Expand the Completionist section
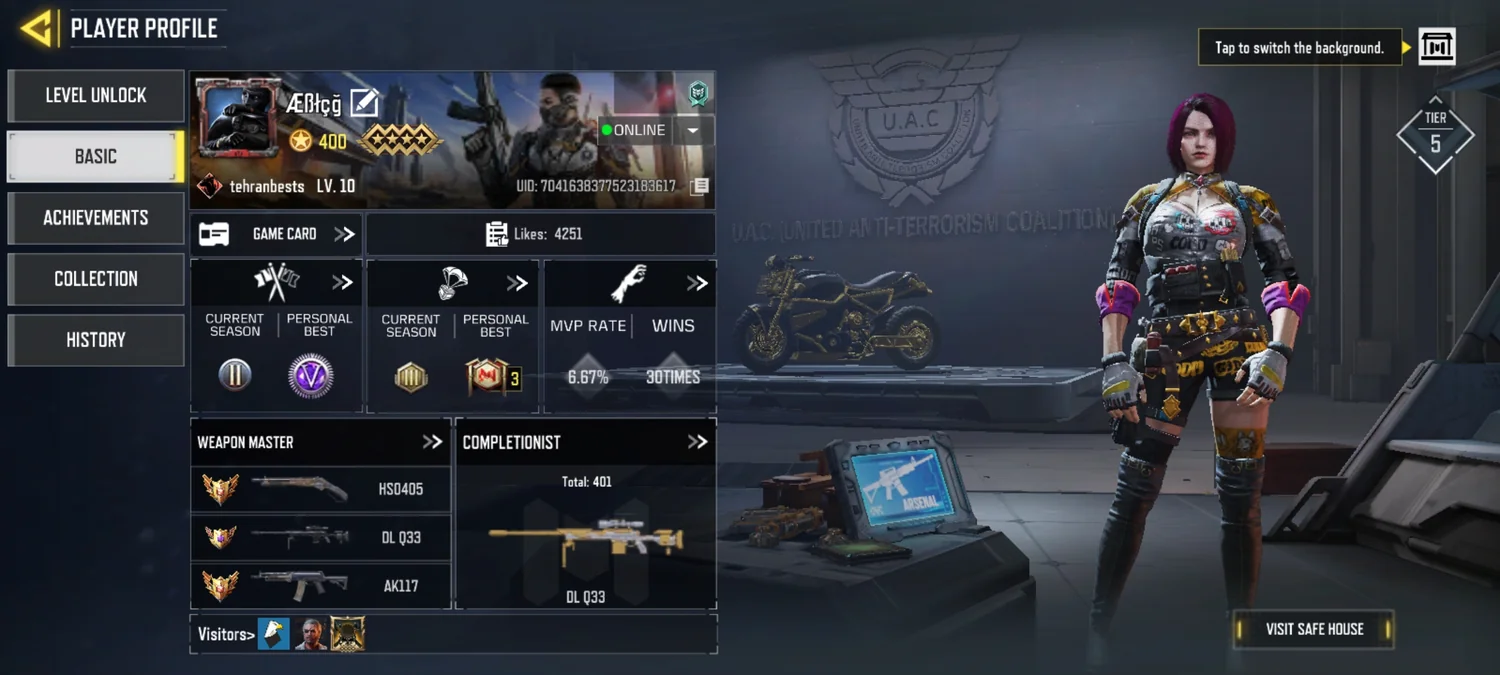This screenshot has height=675, width=1500. click(697, 442)
